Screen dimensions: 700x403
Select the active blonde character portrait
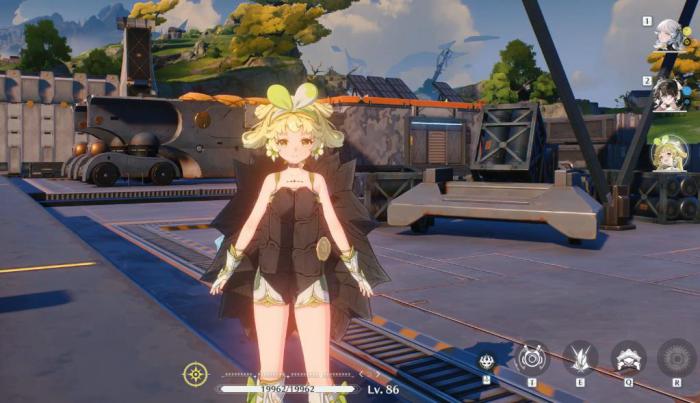[669, 153]
